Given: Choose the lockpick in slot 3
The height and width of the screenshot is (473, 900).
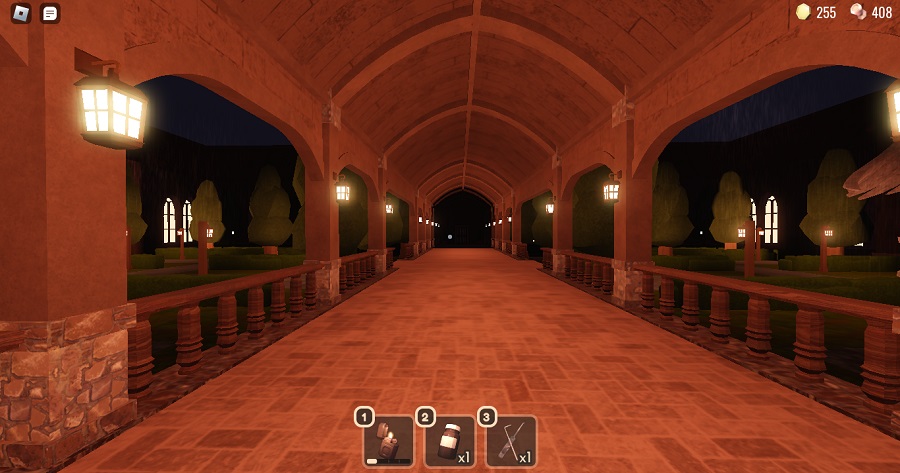Looking at the screenshot, I should point(512,441).
